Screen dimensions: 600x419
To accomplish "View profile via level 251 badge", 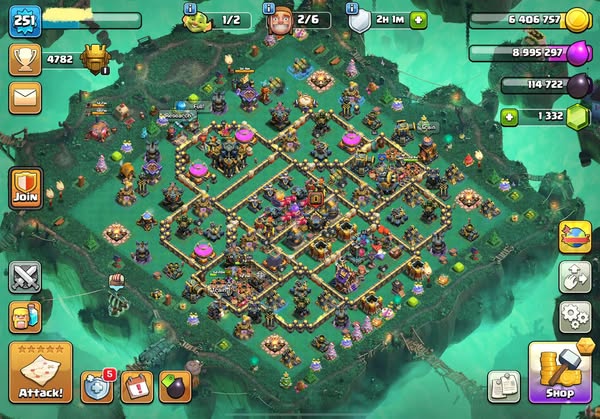I will pos(22,21).
